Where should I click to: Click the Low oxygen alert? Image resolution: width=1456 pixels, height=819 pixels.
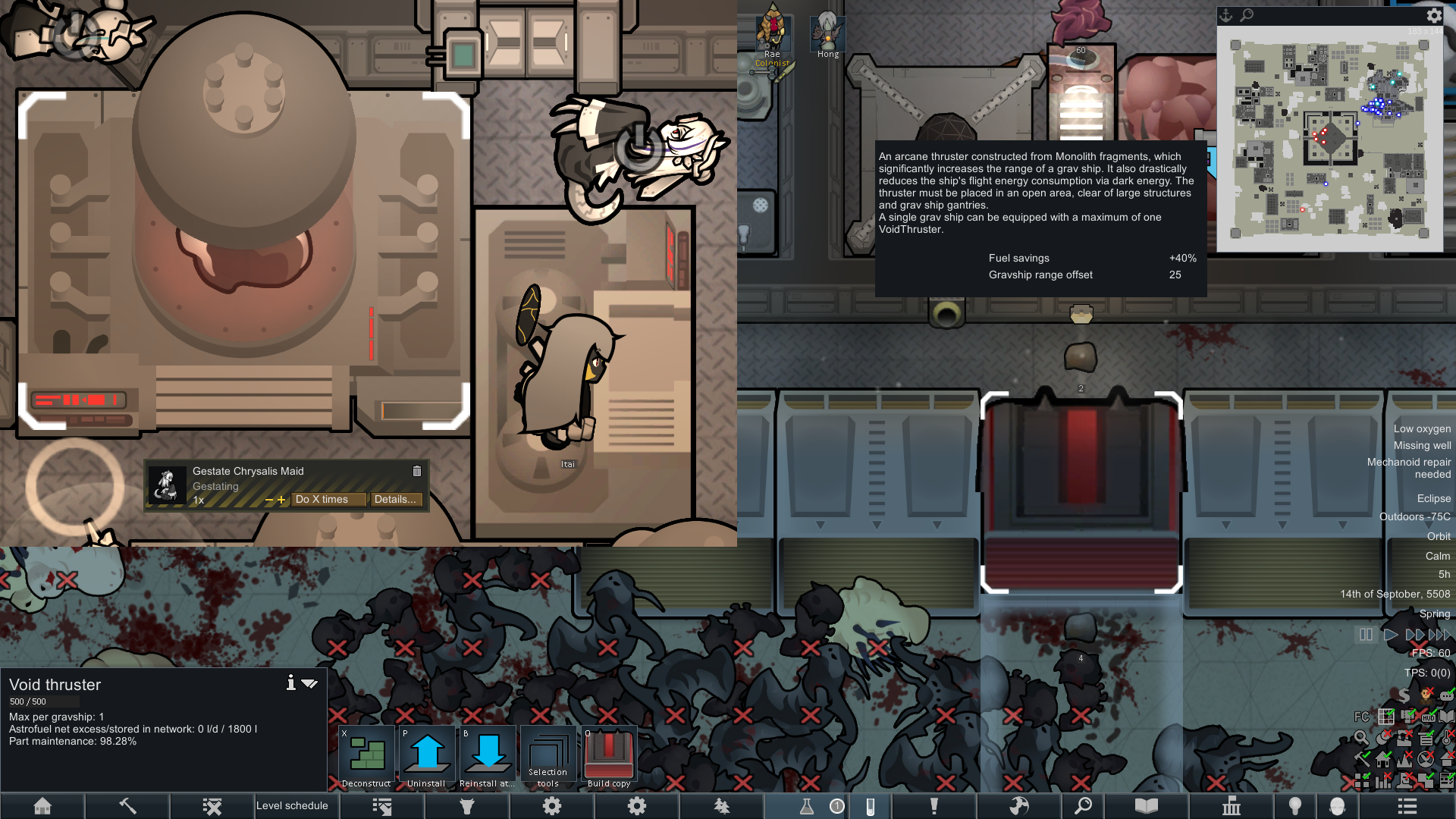tap(1422, 428)
